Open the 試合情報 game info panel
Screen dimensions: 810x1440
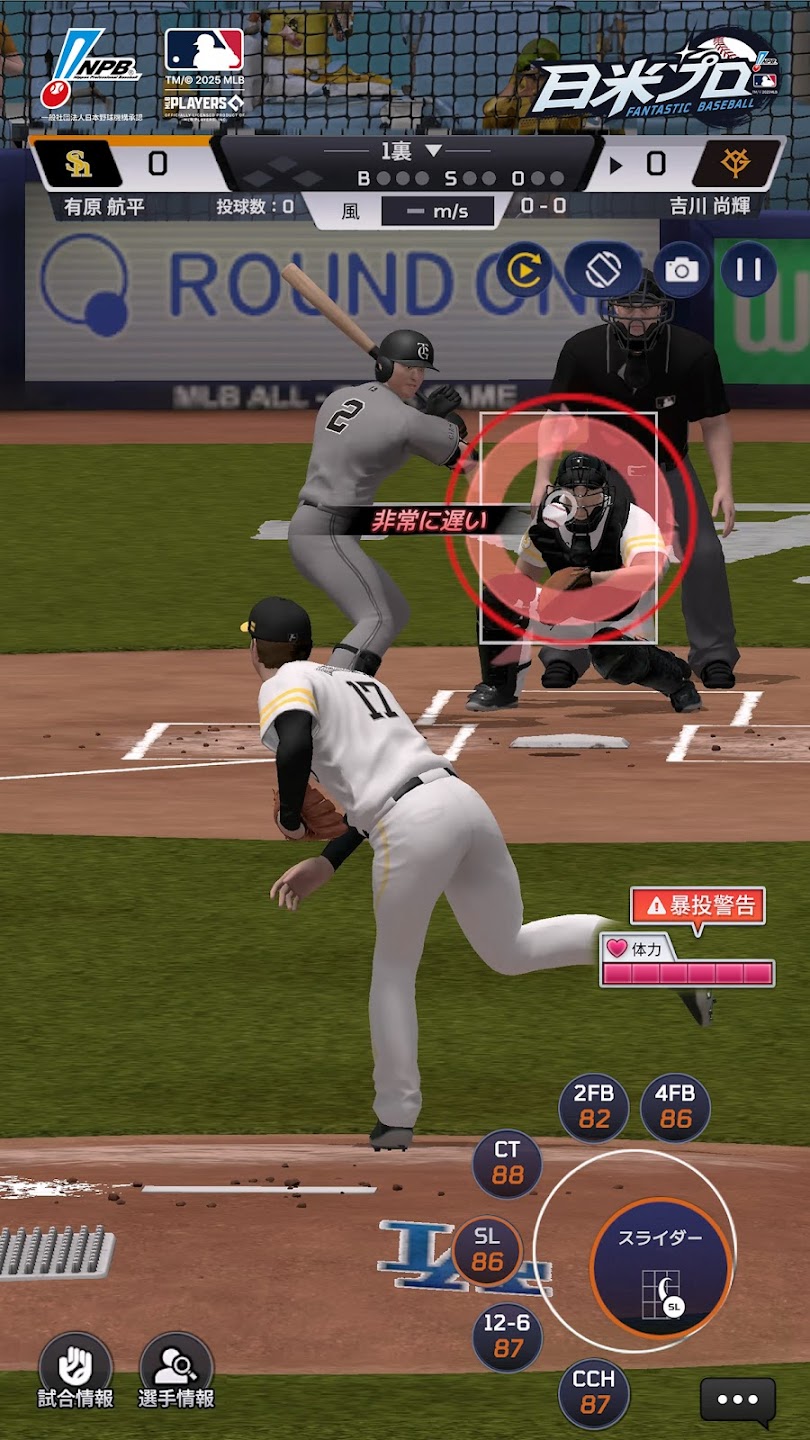coord(75,1371)
